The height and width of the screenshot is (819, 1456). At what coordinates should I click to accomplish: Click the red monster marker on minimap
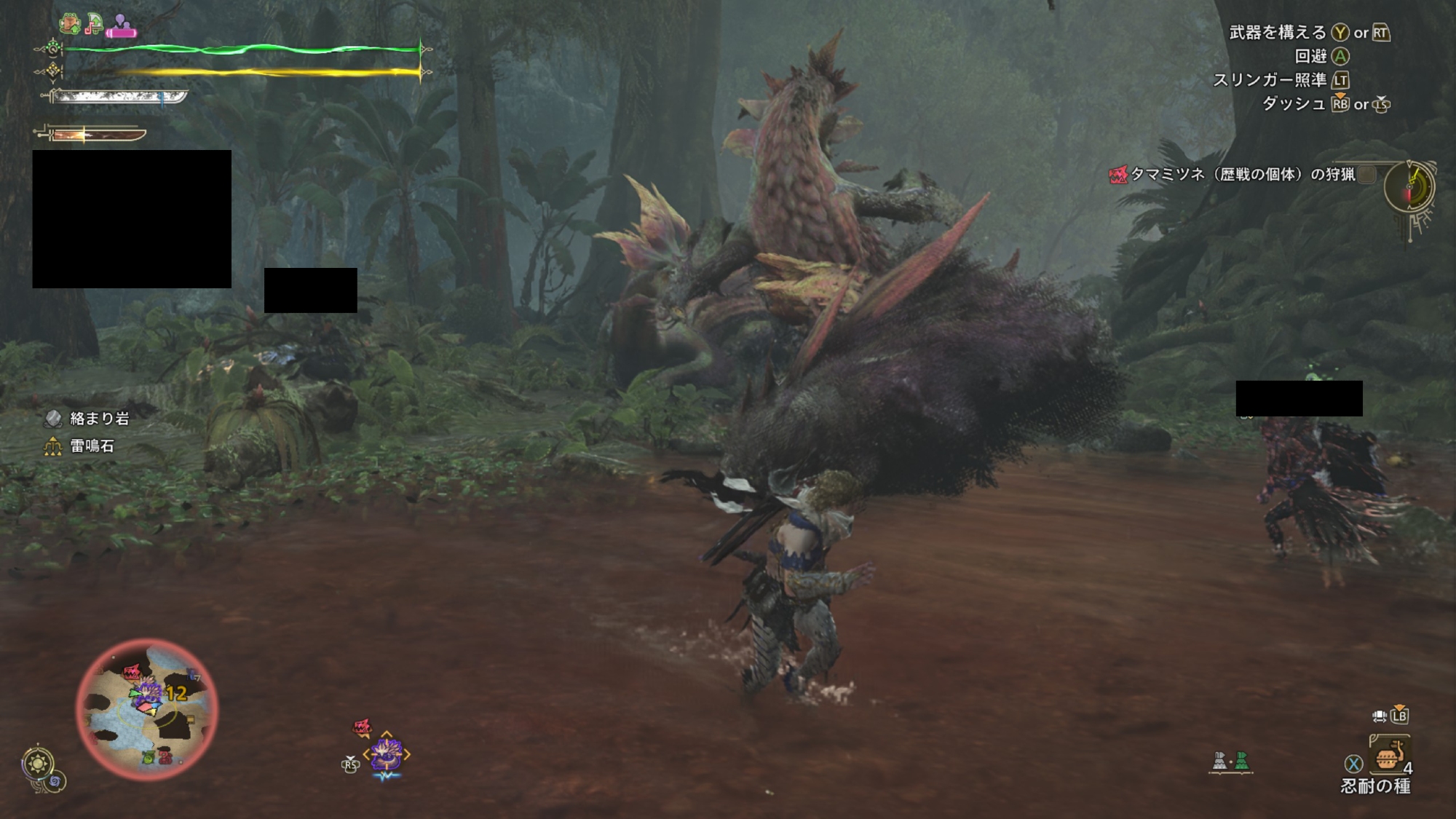pyautogui.click(x=131, y=671)
